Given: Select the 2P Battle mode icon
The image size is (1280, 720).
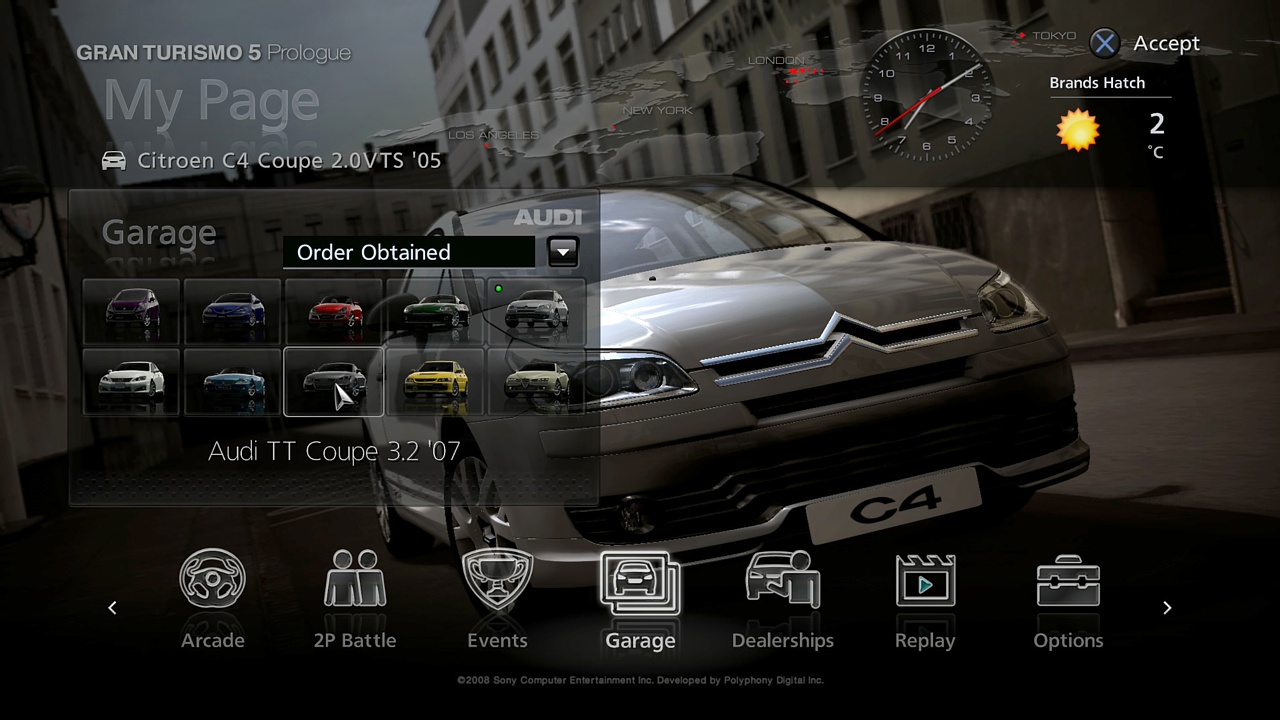Looking at the screenshot, I should [x=355, y=580].
